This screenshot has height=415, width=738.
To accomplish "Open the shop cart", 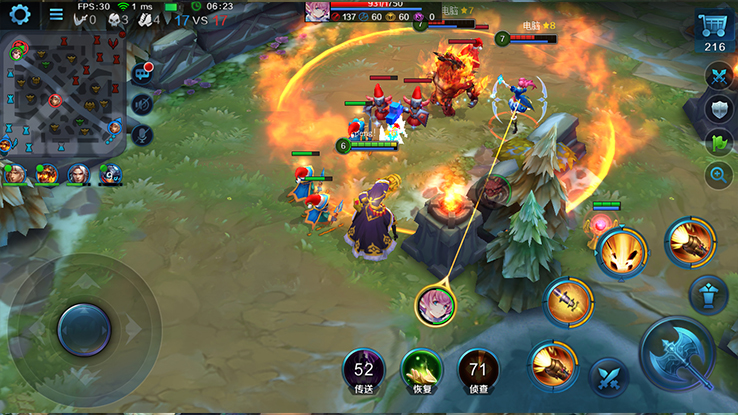I will 715,32.
